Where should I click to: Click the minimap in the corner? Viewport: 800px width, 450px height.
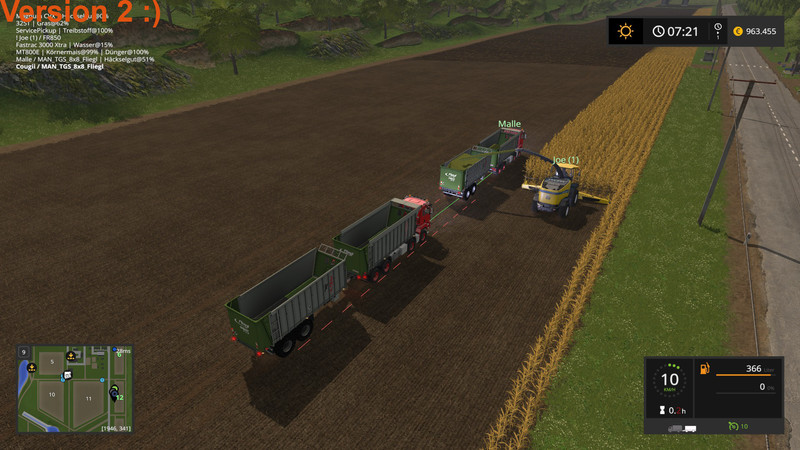(x=74, y=389)
